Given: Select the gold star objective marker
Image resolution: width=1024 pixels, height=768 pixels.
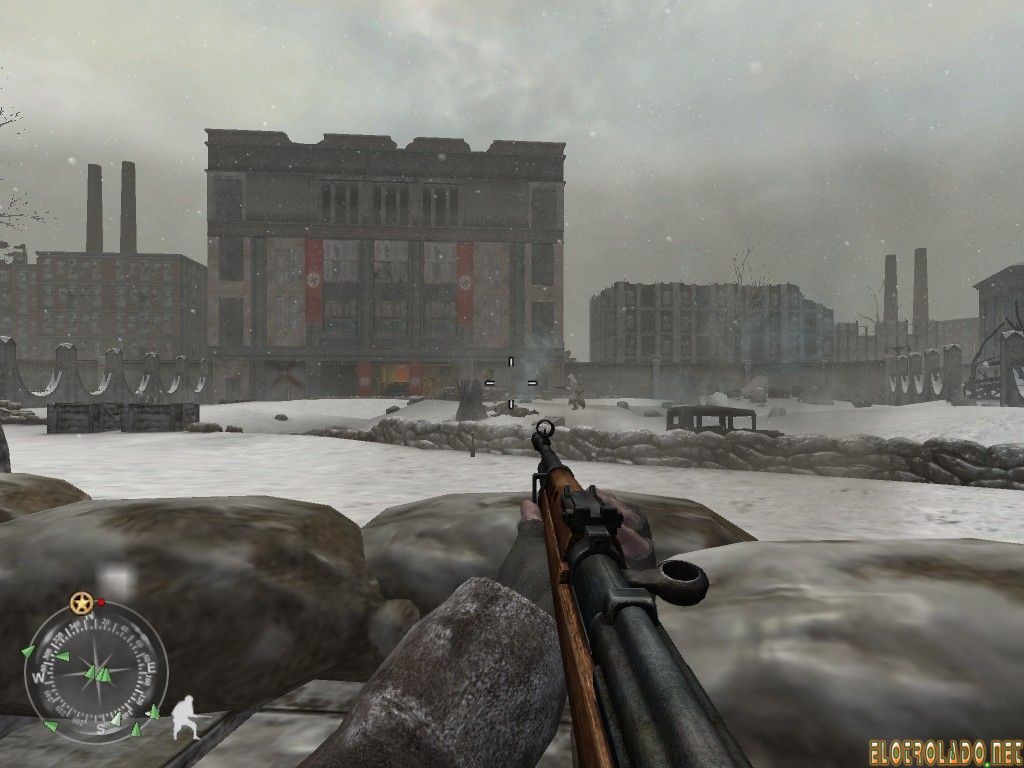Looking at the screenshot, I should click(x=80, y=603).
